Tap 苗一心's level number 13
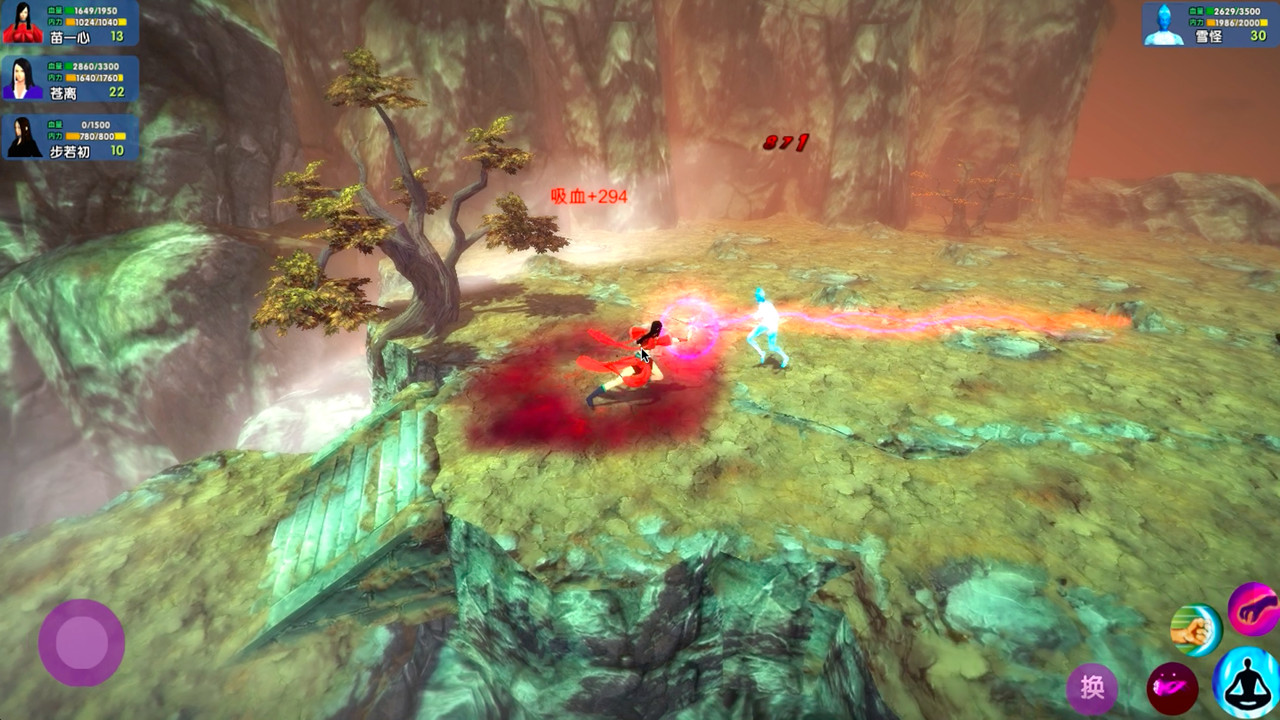This screenshot has width=1280, height=720. (115, 38)
